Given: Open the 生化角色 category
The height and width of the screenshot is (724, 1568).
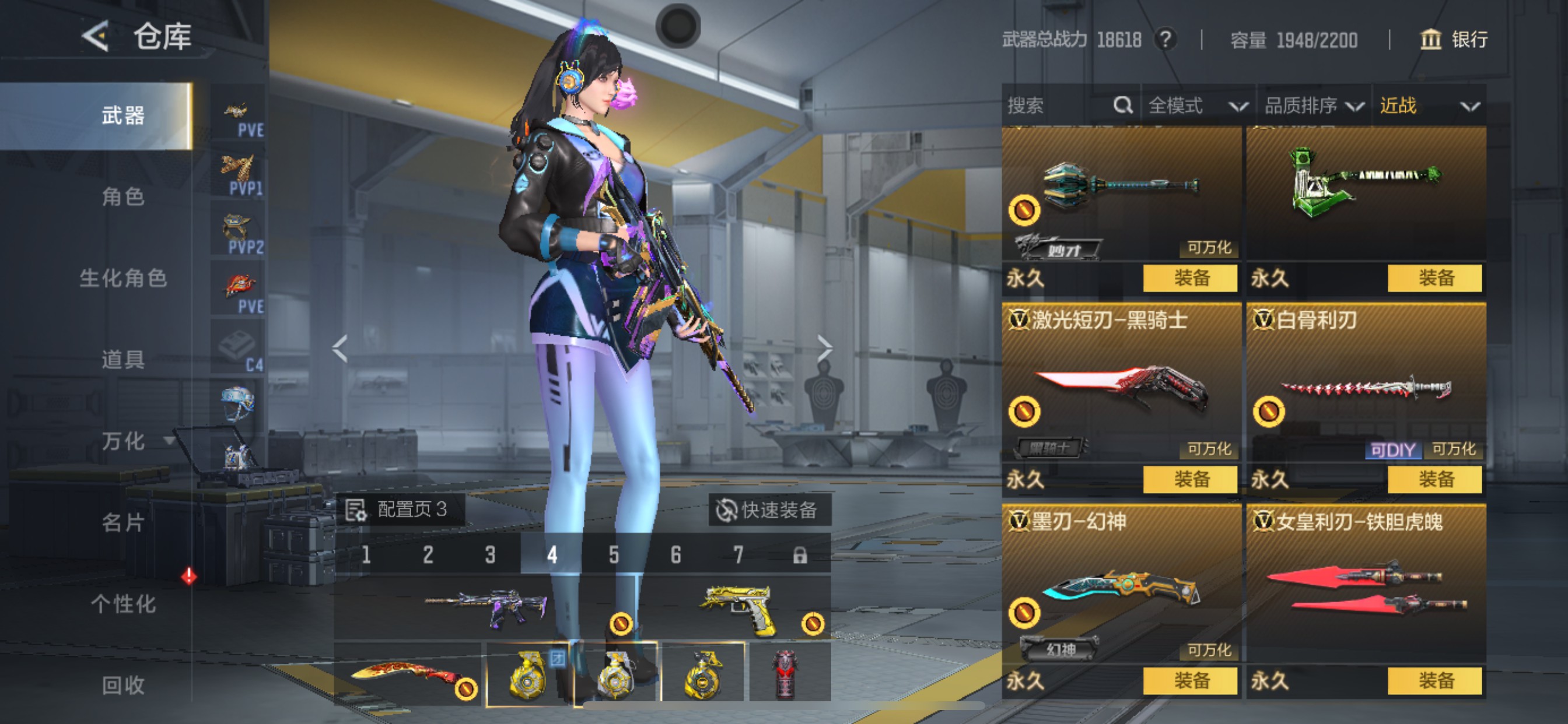Looking at the screenshot, I should coord(123,278).
